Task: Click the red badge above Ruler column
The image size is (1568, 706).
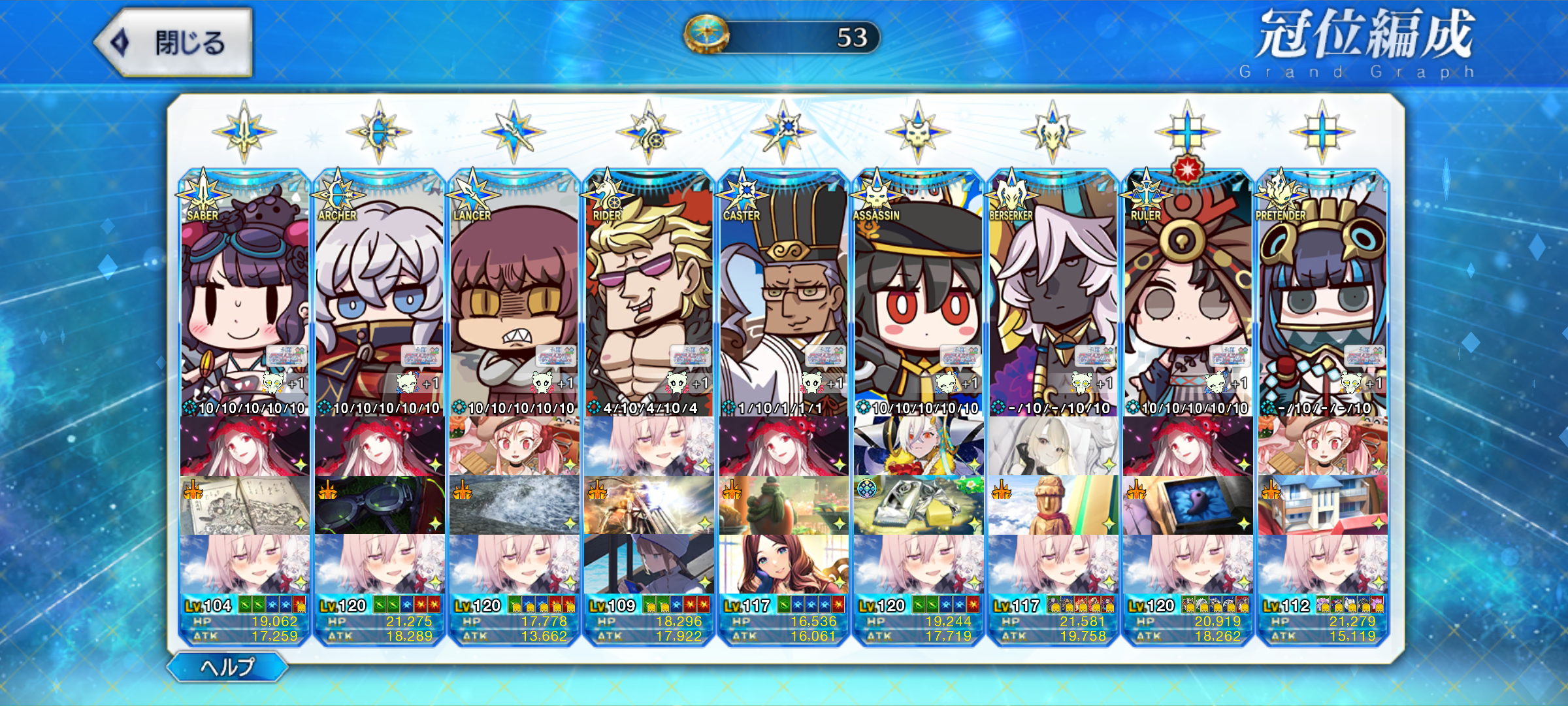Action: point(1187,169)
